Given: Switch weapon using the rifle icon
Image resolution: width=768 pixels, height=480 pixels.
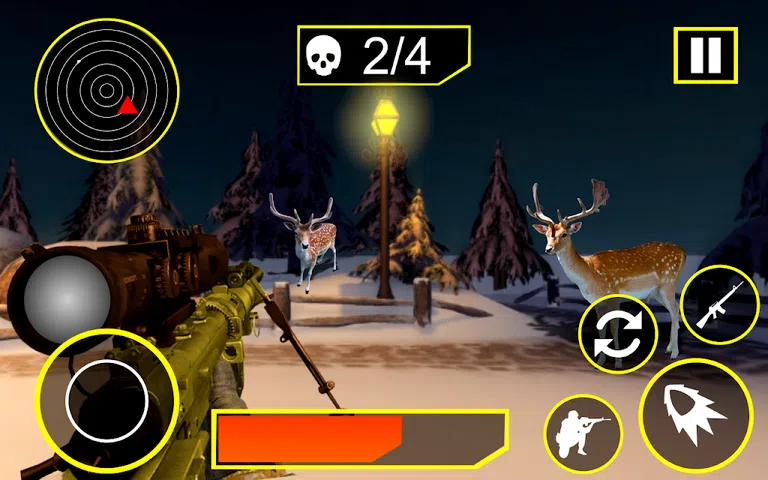Looking at the screenshot, I should [719, 305].
